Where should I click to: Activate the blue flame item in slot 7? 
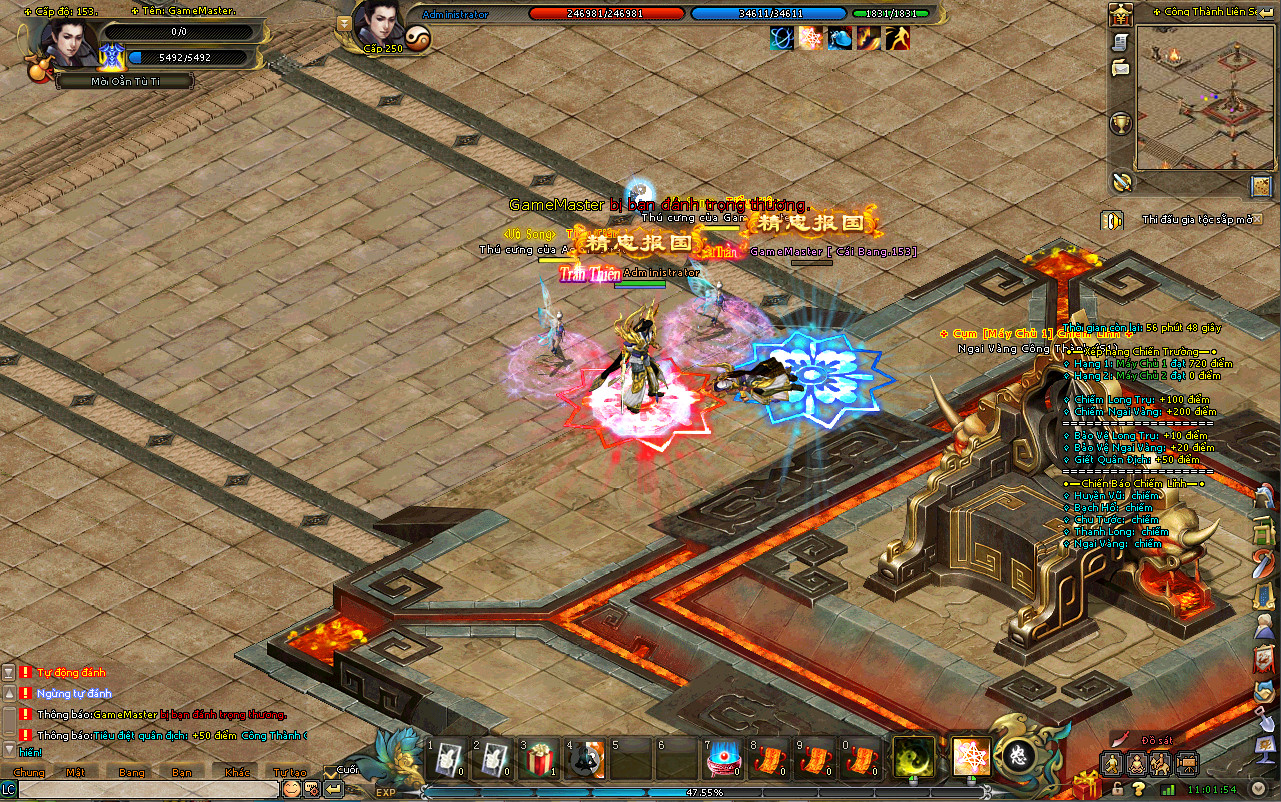click(722, 760)
